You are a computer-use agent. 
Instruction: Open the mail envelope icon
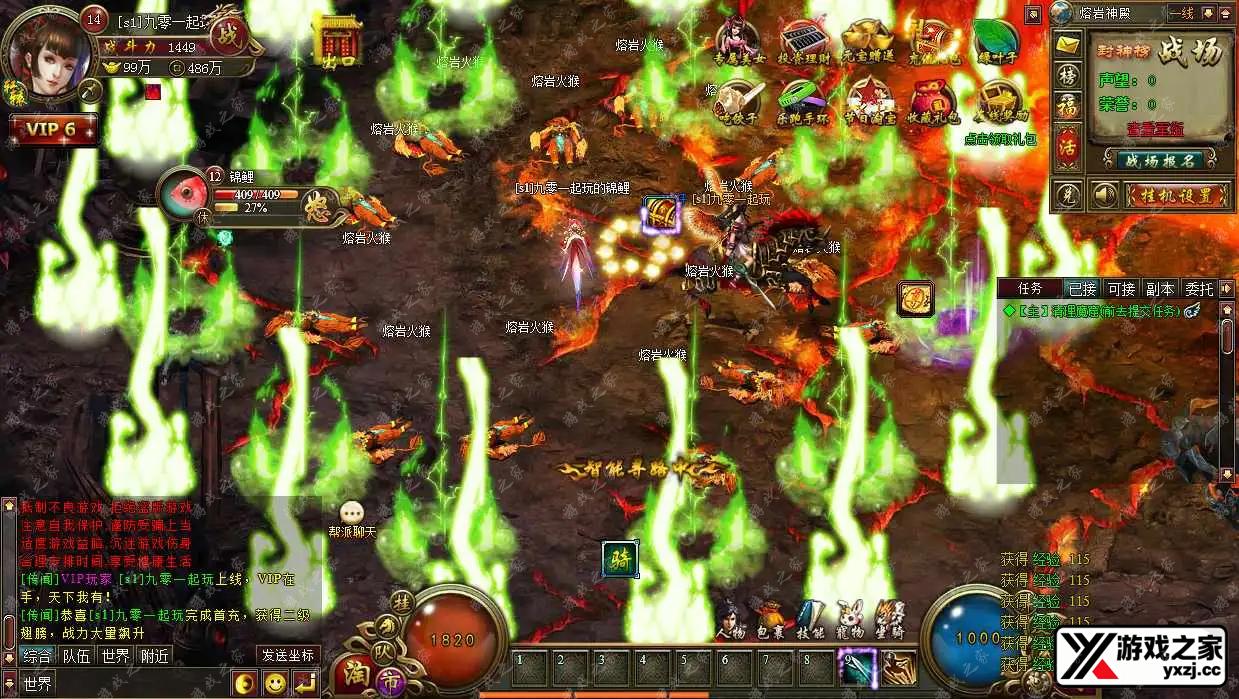[1068, 45]
